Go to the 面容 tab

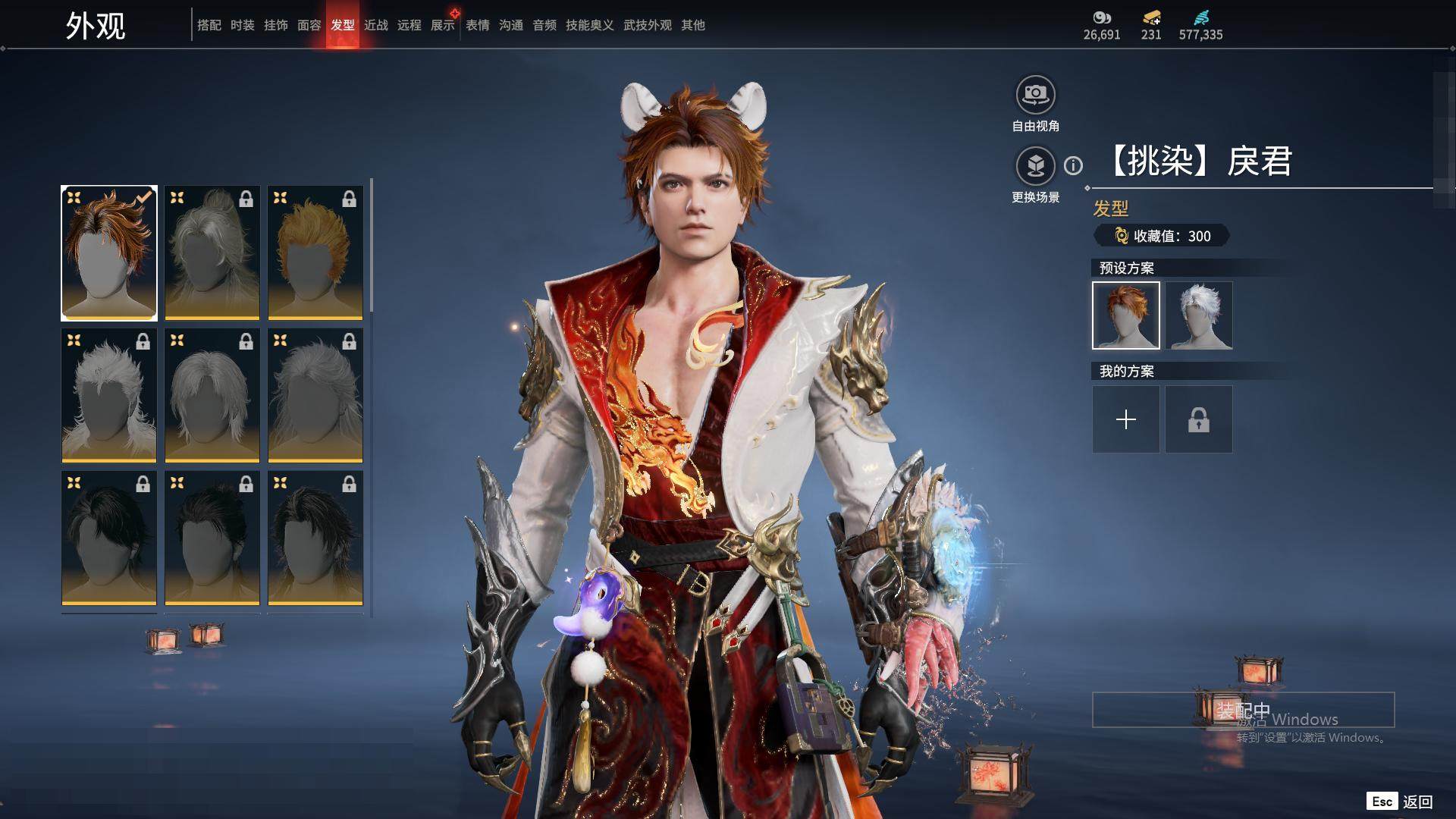[x=309, y=25]
